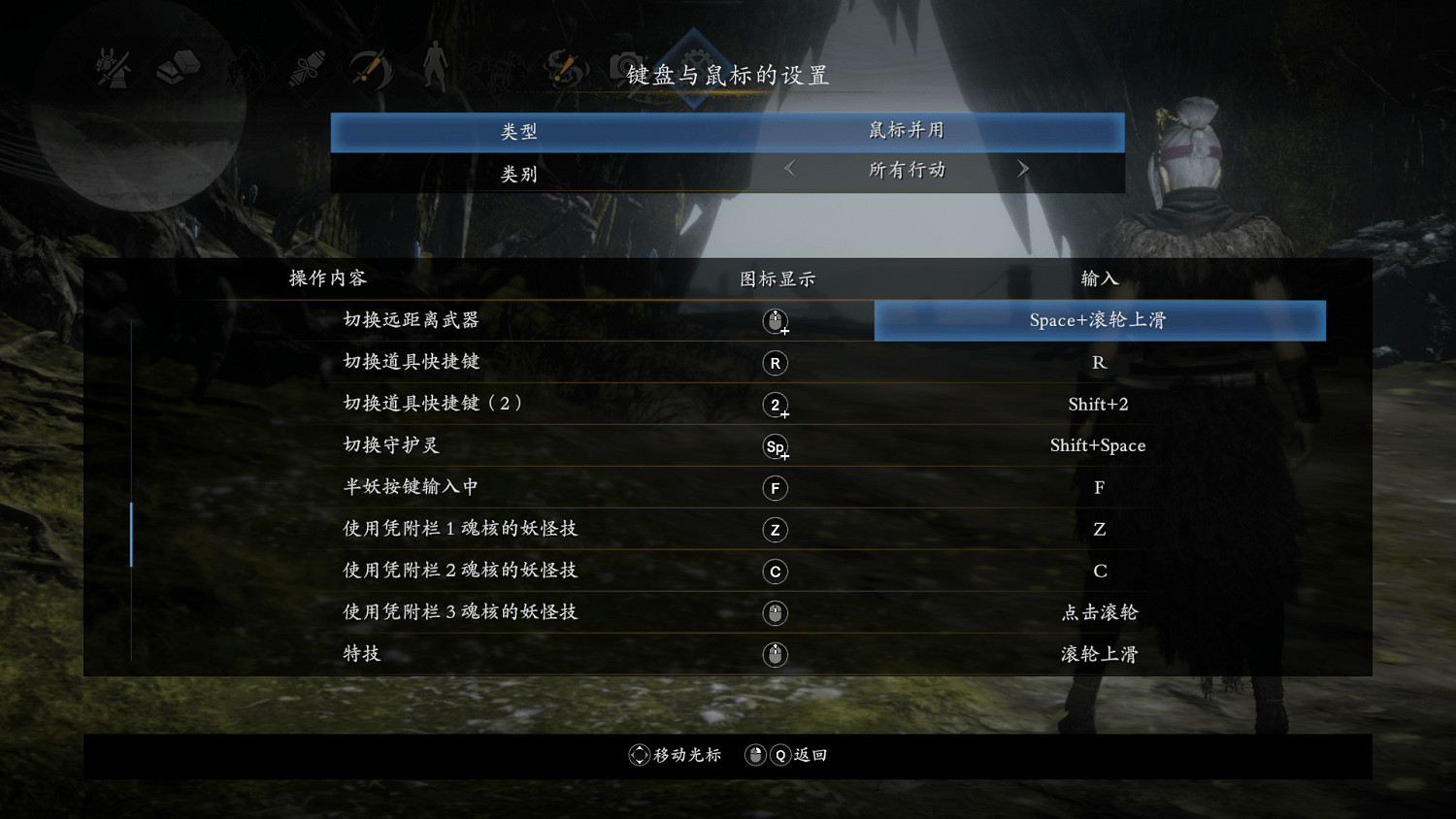Click the scrollbar indicator beside the bindings list

coord(132,533)
